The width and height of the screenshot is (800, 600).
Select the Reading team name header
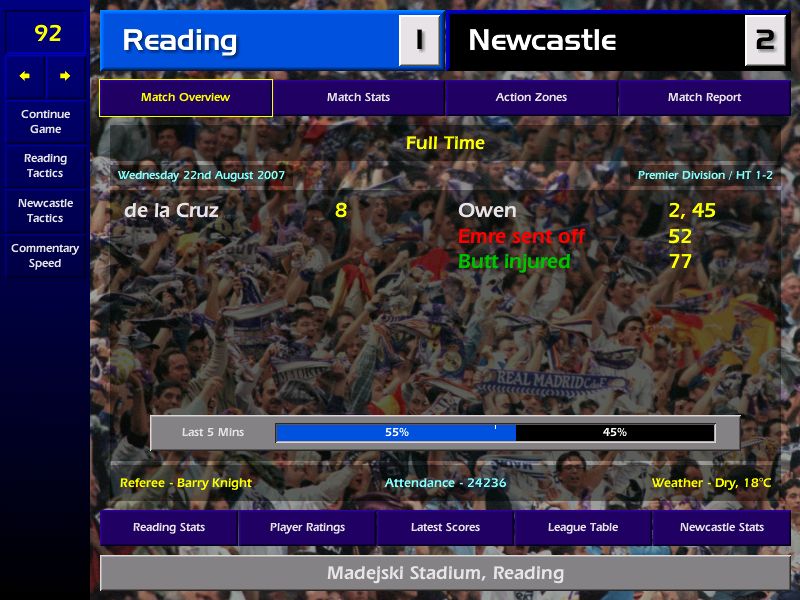[x=180, y=41]
